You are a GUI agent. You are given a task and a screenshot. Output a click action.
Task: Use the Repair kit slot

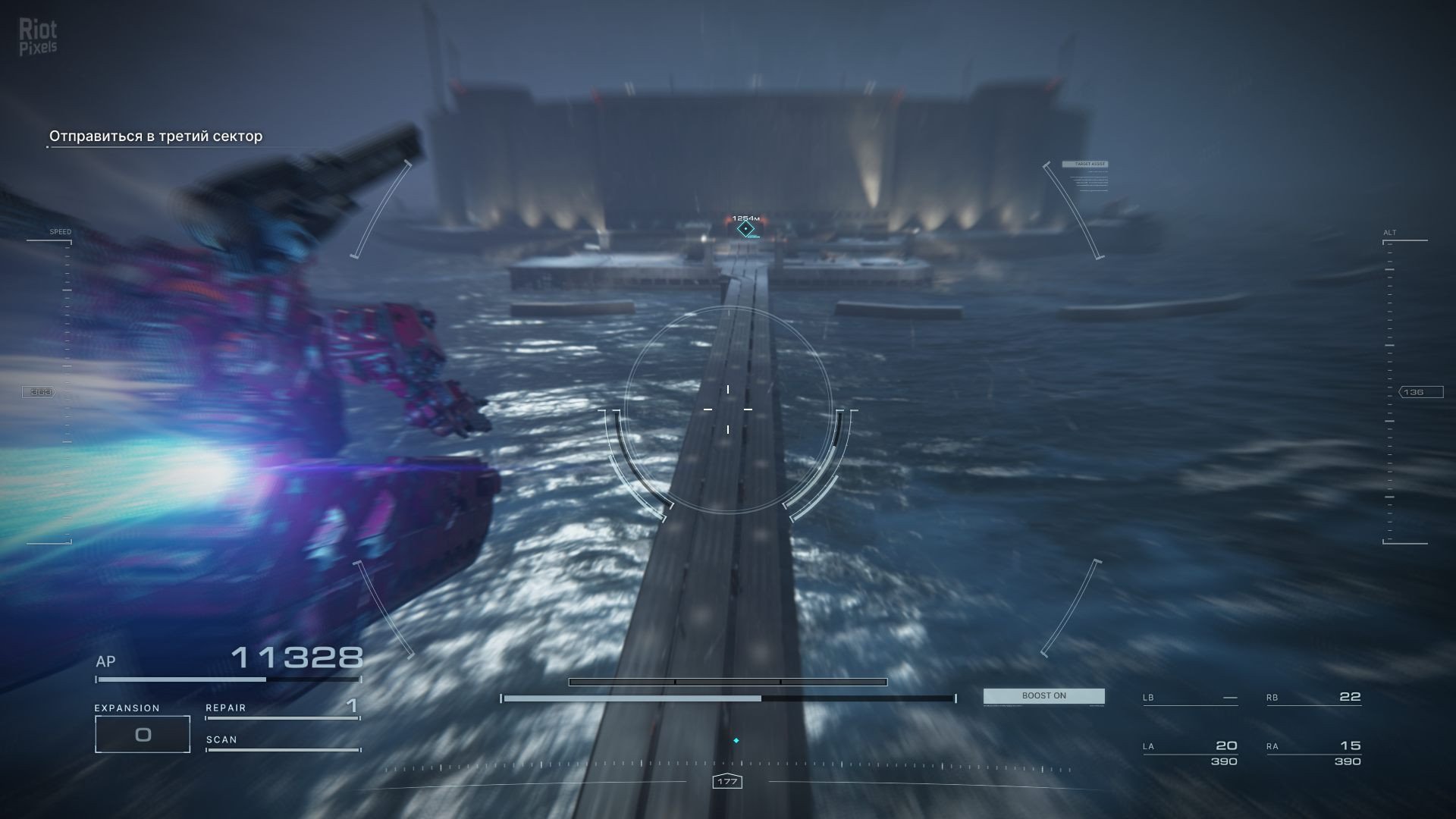[281, 708]
